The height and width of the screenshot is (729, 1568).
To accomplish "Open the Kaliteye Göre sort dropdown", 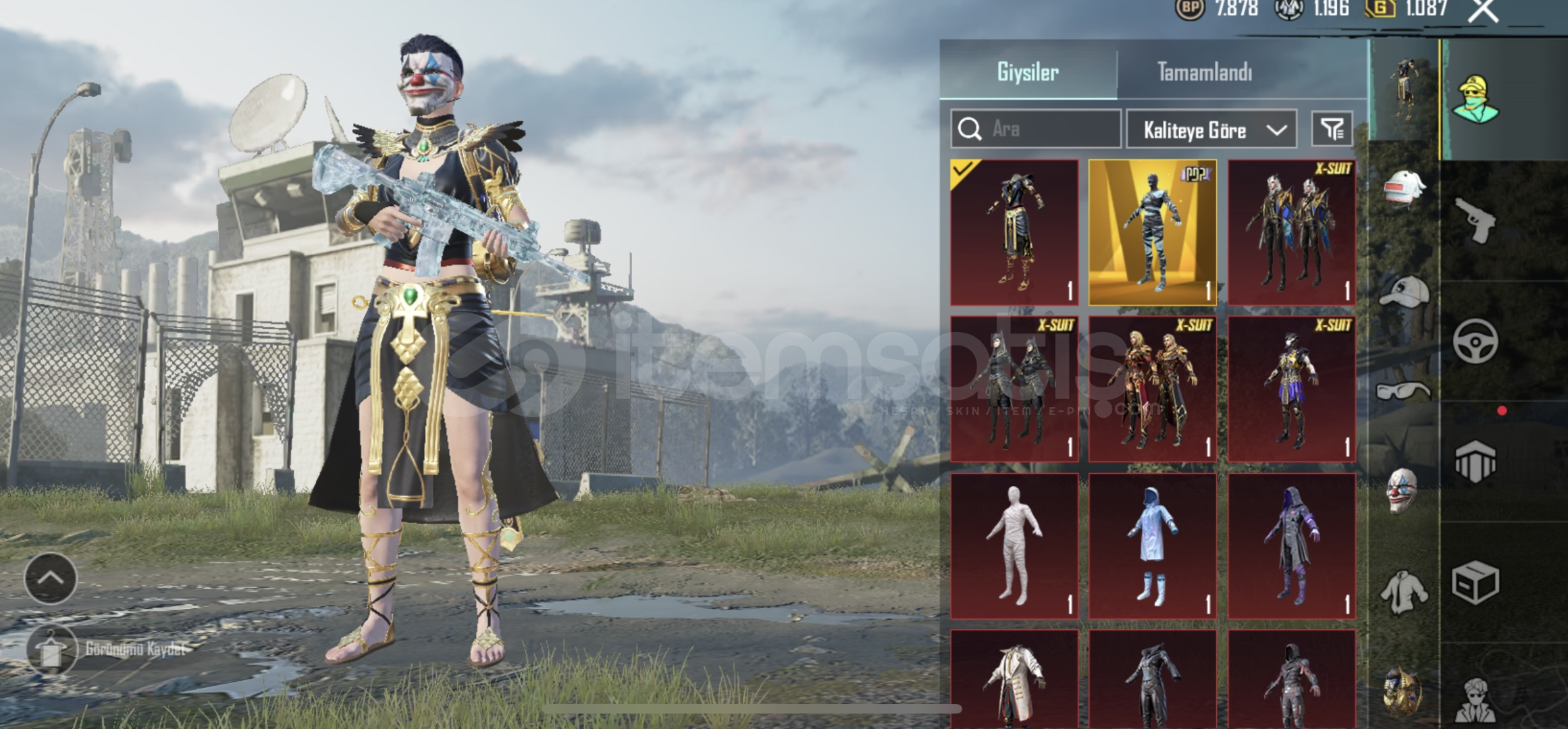I will pos(1211,129).
